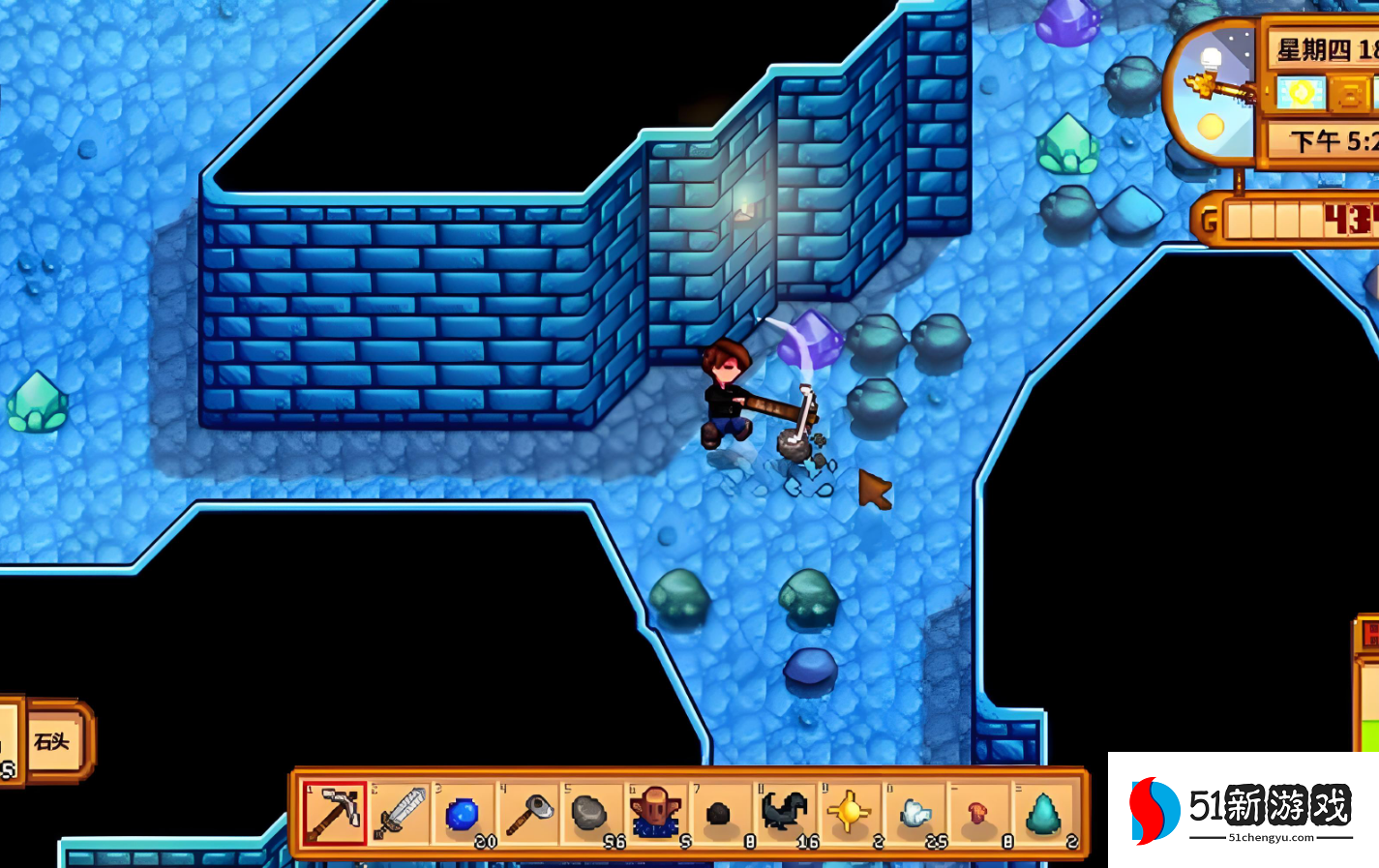The image size is (1379, 868).
Task: Select the coal lump slot
Action: click(x=719, y=815)
